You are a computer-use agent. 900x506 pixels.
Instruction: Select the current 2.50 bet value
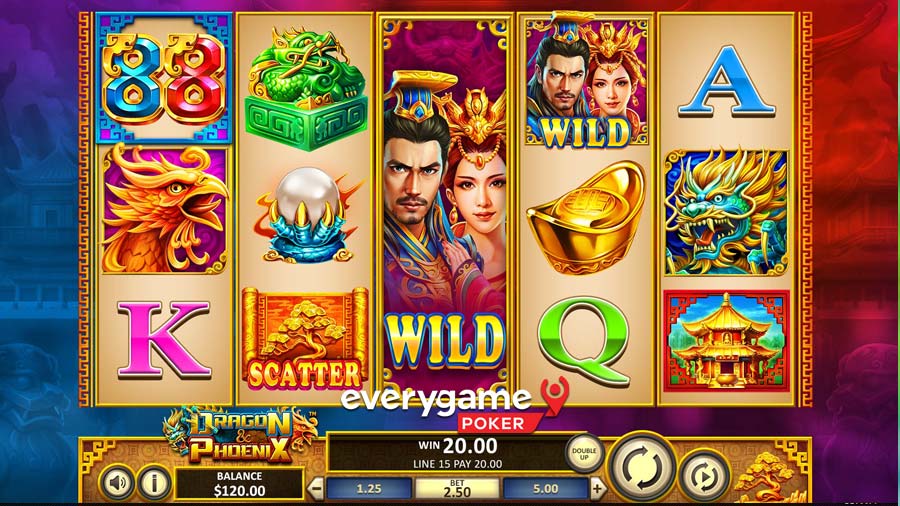coord(457,489)
